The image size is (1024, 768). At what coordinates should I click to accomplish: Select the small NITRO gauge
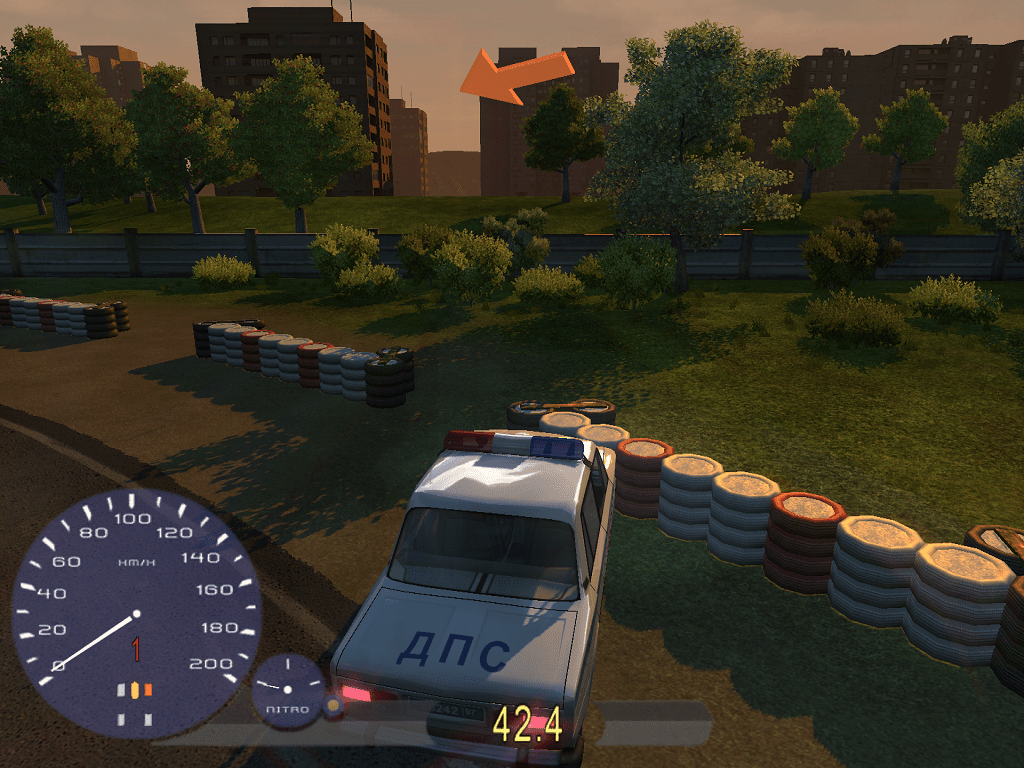coord(288,689)
